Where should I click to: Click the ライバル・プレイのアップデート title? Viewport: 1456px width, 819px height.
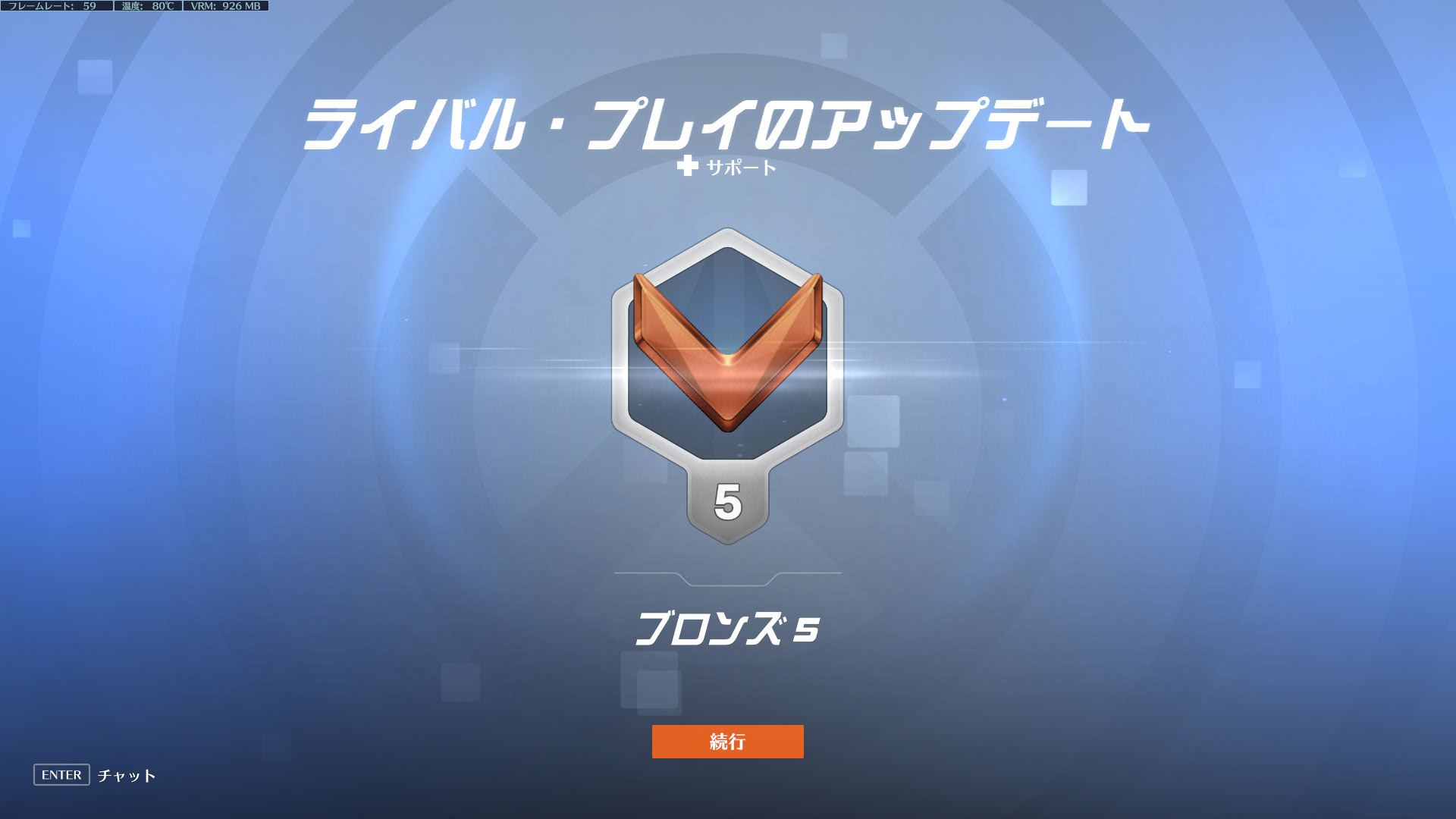pyautogui.click(x=726, y=121)
